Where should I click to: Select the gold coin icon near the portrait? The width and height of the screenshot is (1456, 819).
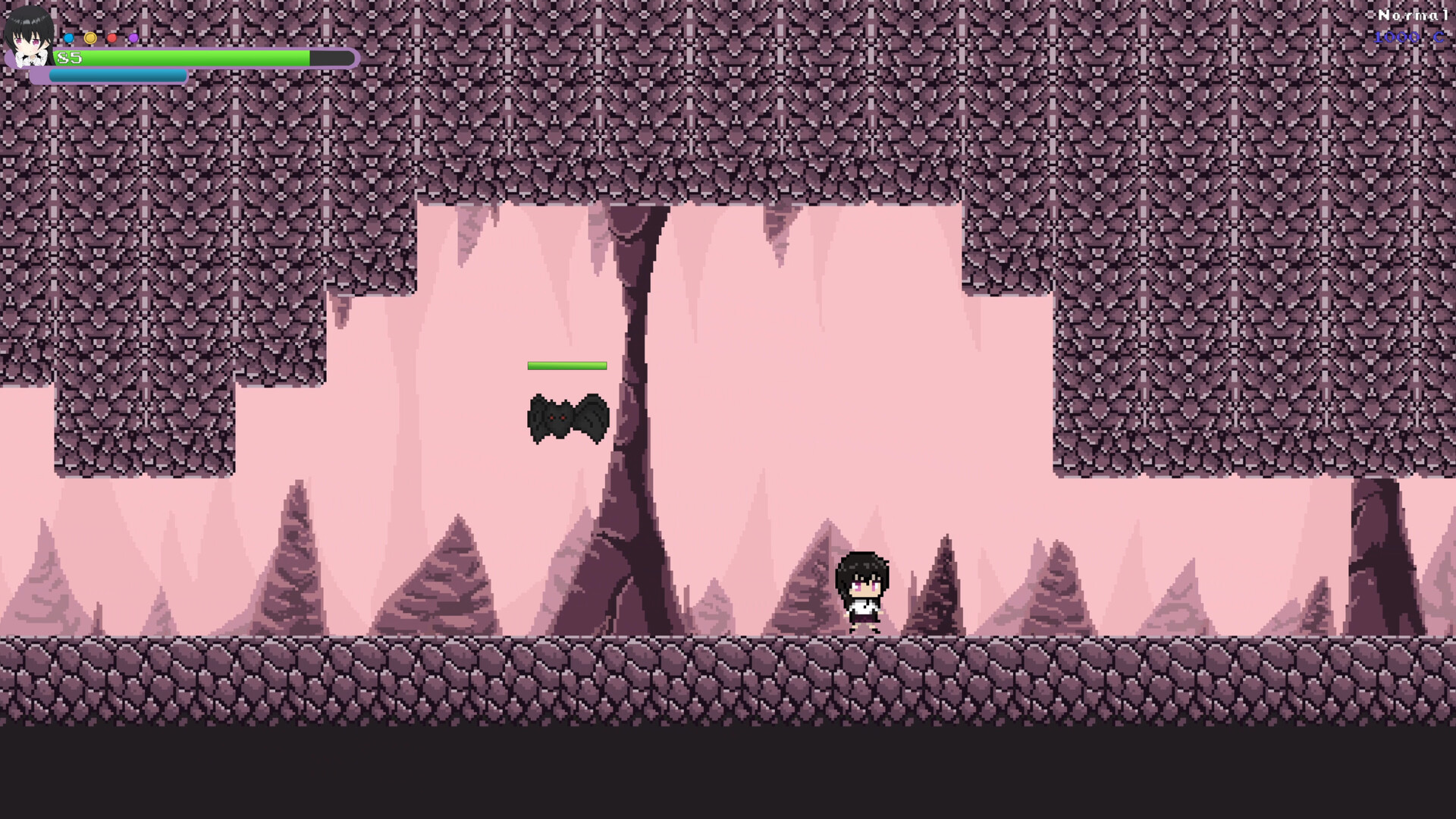(x=91, y=38)
